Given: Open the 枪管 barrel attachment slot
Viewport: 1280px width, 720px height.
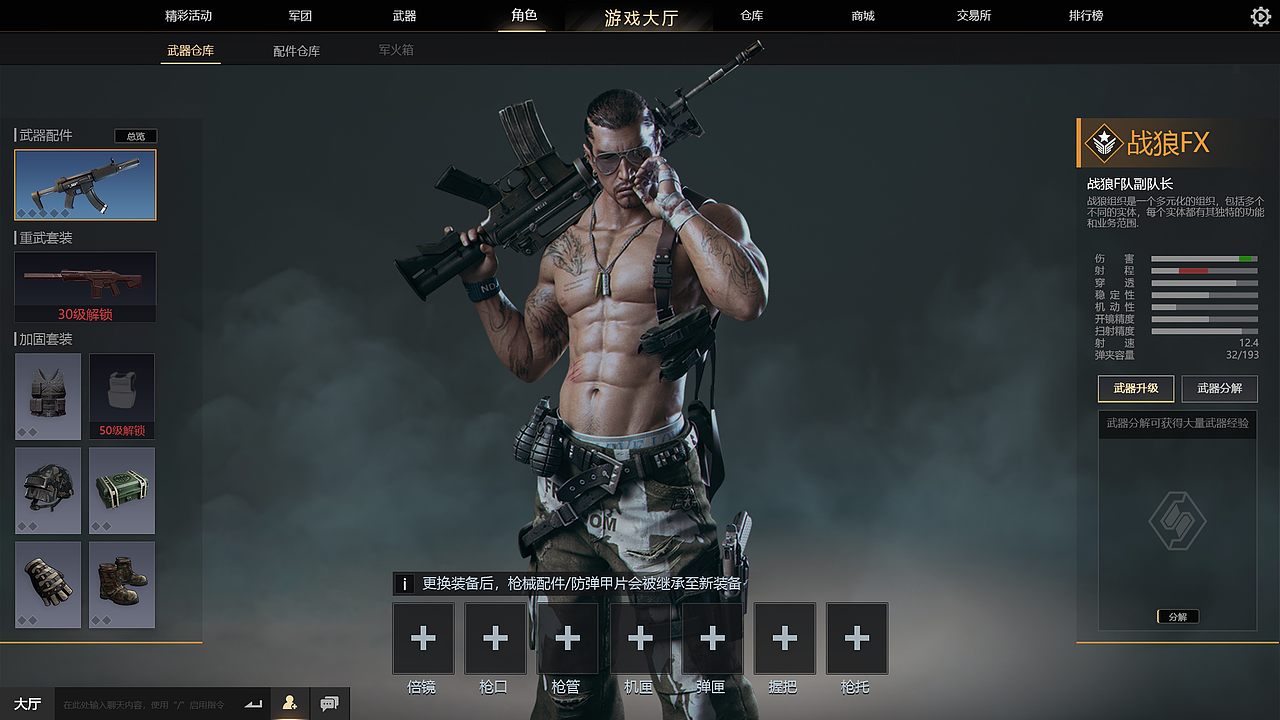Looking at the screenshot, I should coord(567,637).
